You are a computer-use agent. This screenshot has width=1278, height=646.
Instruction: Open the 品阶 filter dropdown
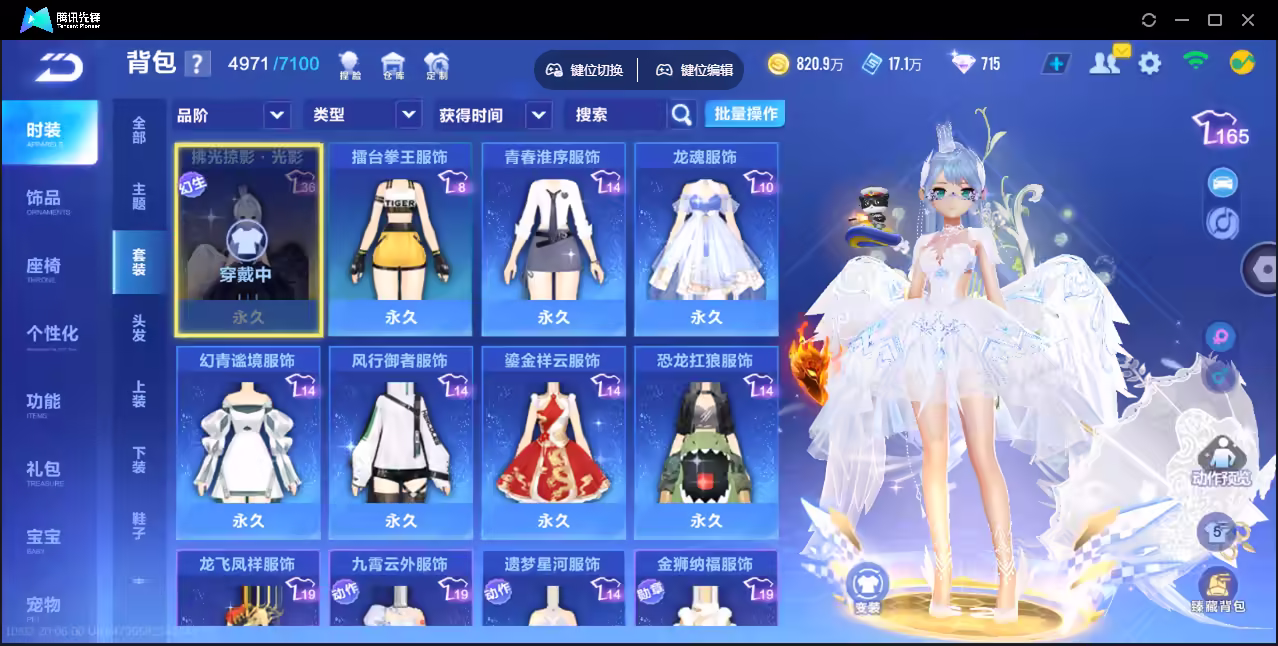click(x=232, y=115)
